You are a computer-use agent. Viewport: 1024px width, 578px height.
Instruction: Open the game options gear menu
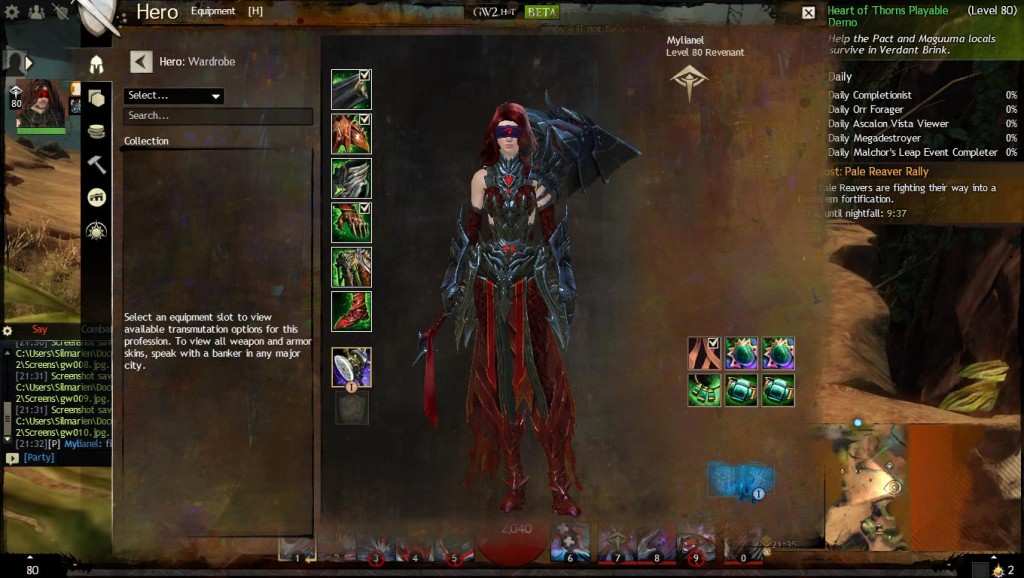click(8, 330)
